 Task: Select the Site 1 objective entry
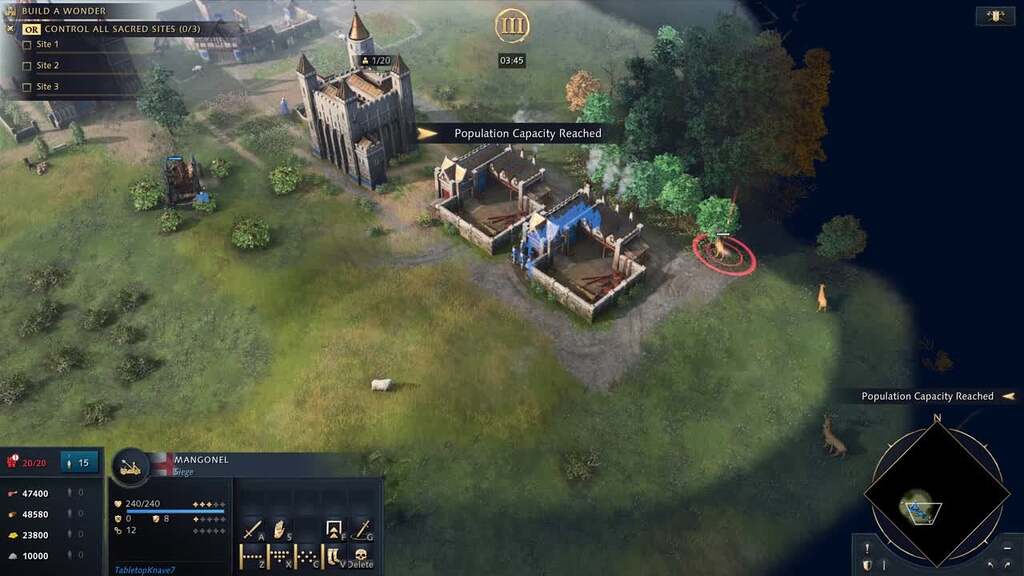click(x=47, y=45)
